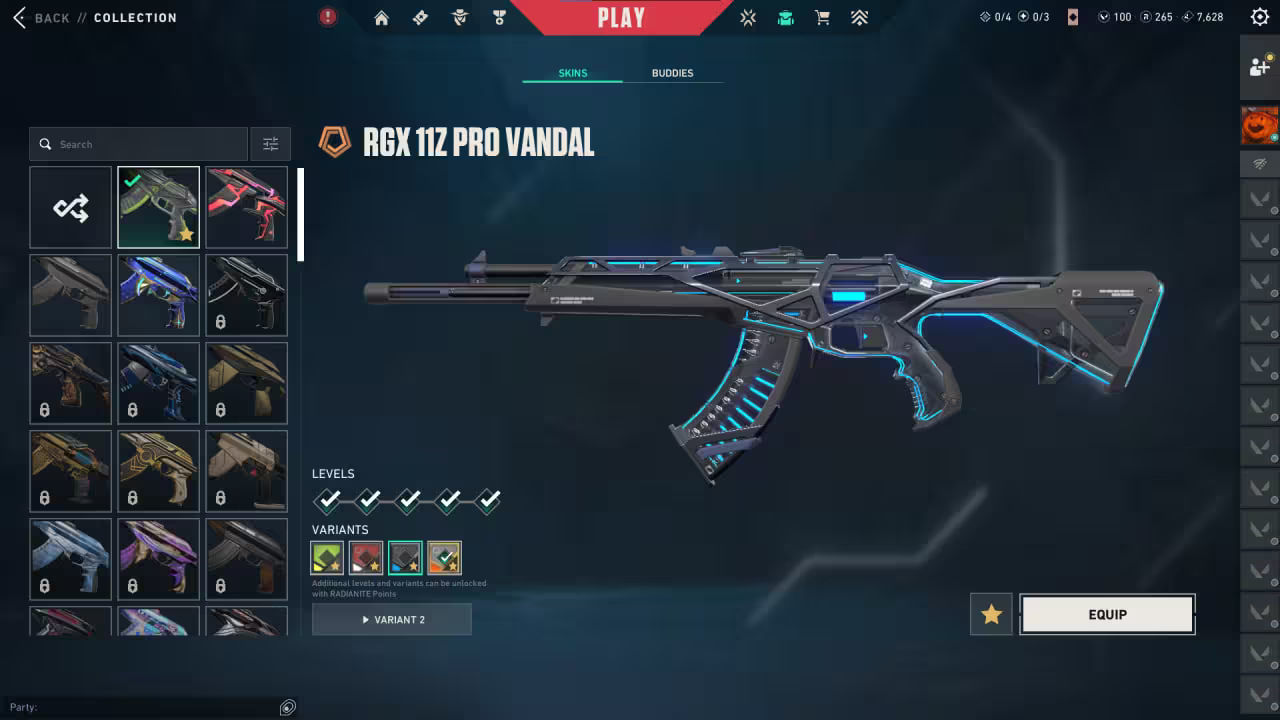The width and height of the screenshot is (1280, 720).
Task: Go back using the Back arrow
Action: pos(18,17)
